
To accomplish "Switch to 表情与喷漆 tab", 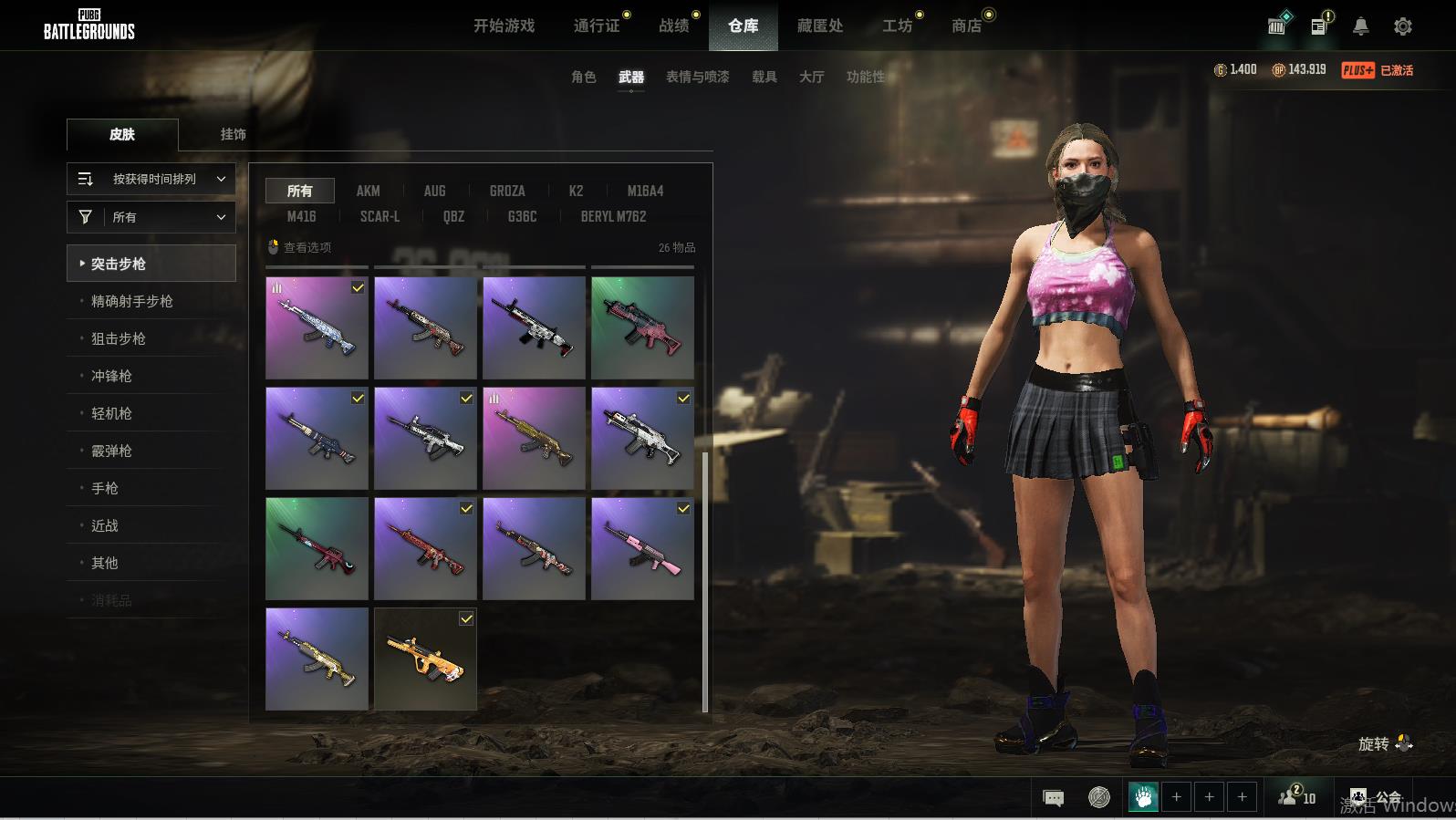I will [x=697, y=77].
